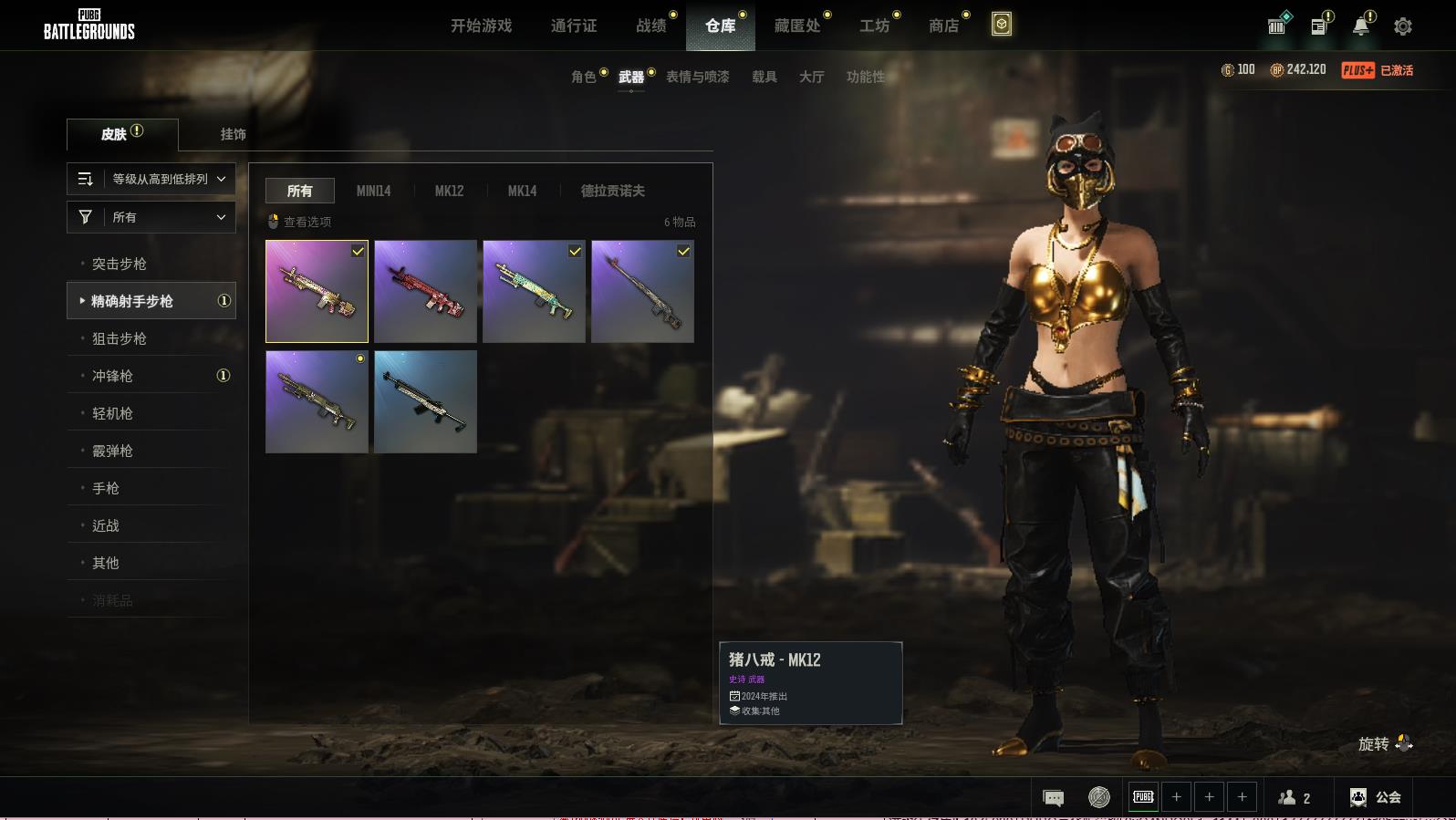Select the 狙击步枪 sniper rifle category
This screenshot has width=1456, height=820.
[x=120, y=338]
